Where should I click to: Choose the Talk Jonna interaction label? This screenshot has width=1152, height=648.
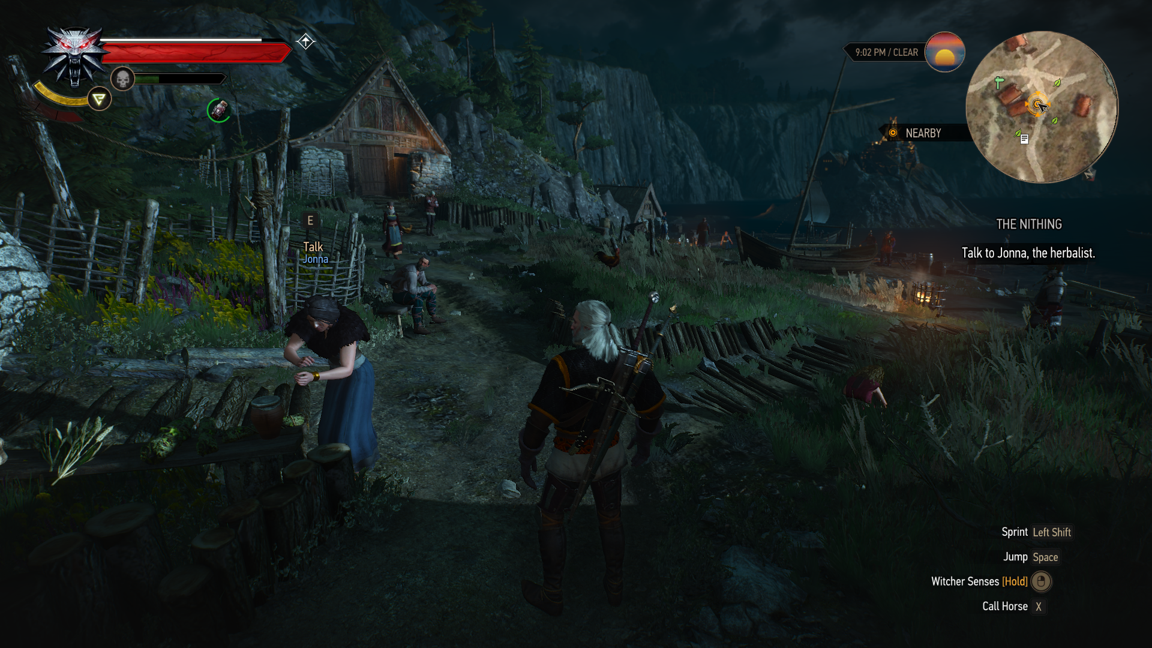coord(314,252)
